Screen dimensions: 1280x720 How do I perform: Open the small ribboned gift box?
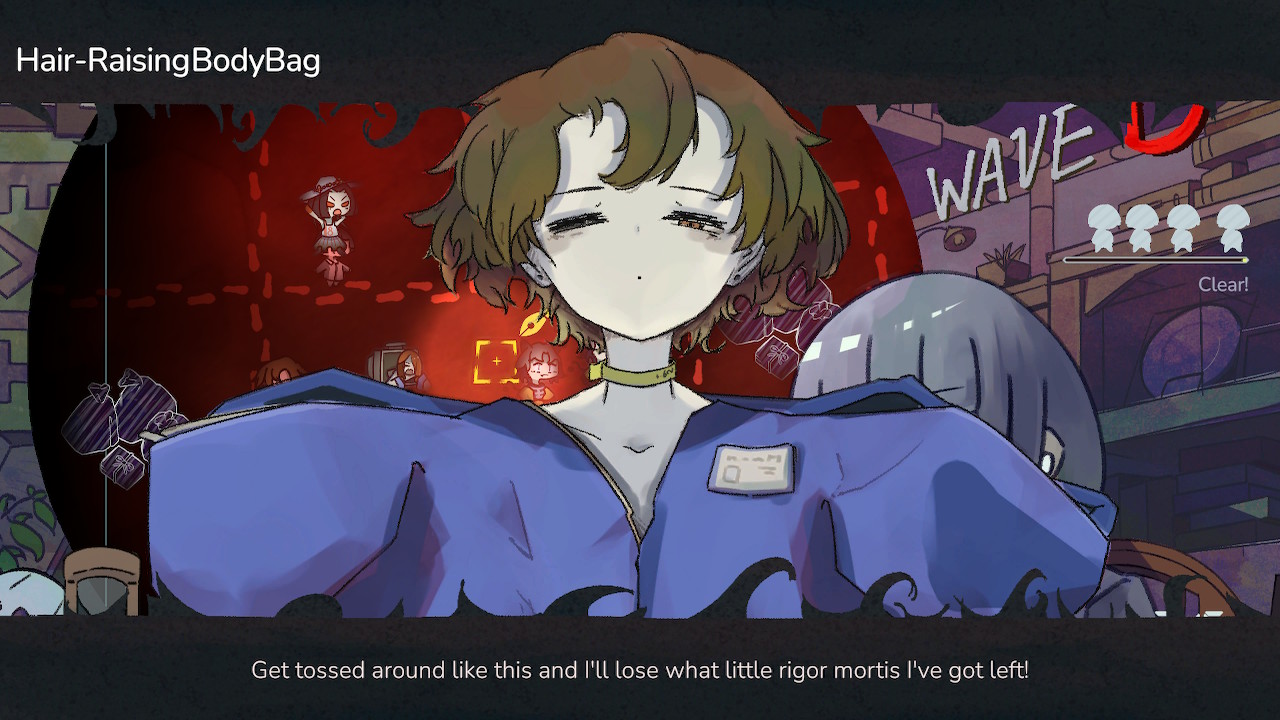(122, 465)
